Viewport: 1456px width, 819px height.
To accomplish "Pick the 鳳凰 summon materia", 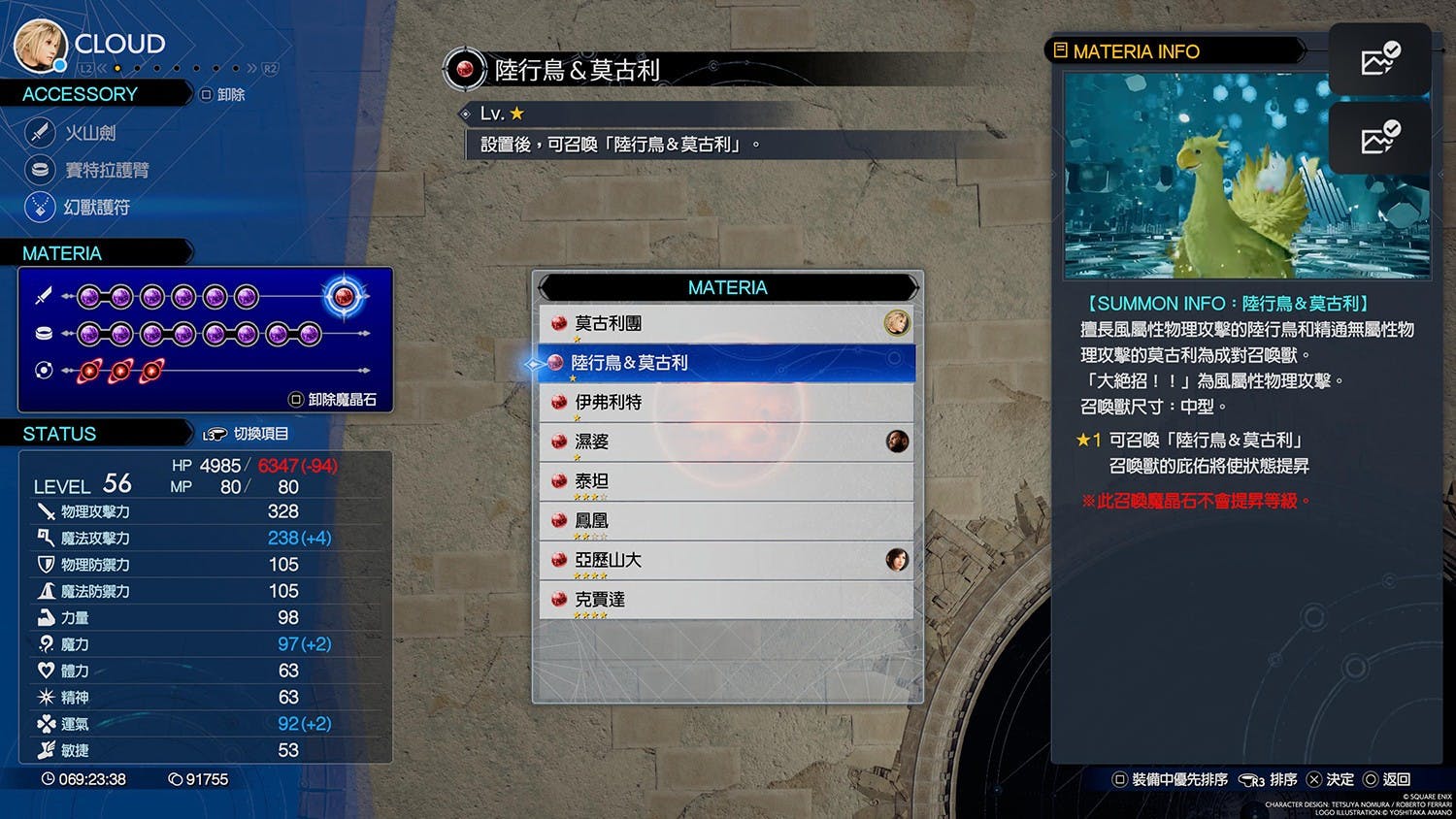I will (x=726, y=521).
